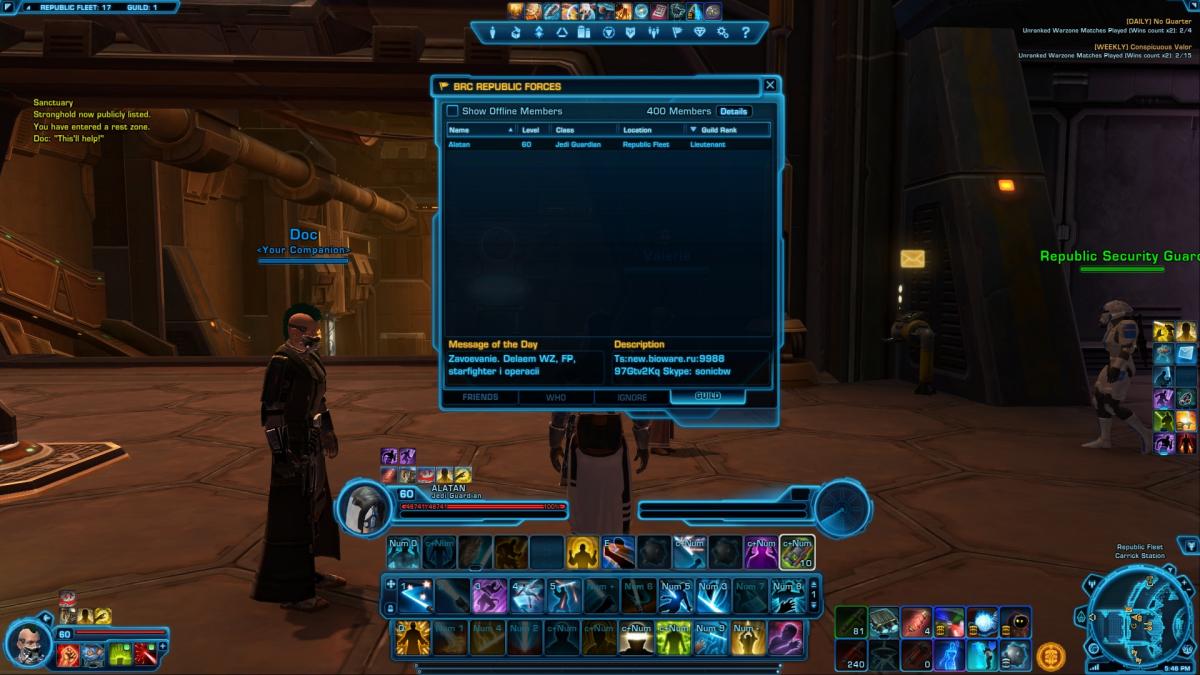Toggle the Show Offline Members checkbox
The height and width of the screenshot is (675, 1200).
[452, 111]
